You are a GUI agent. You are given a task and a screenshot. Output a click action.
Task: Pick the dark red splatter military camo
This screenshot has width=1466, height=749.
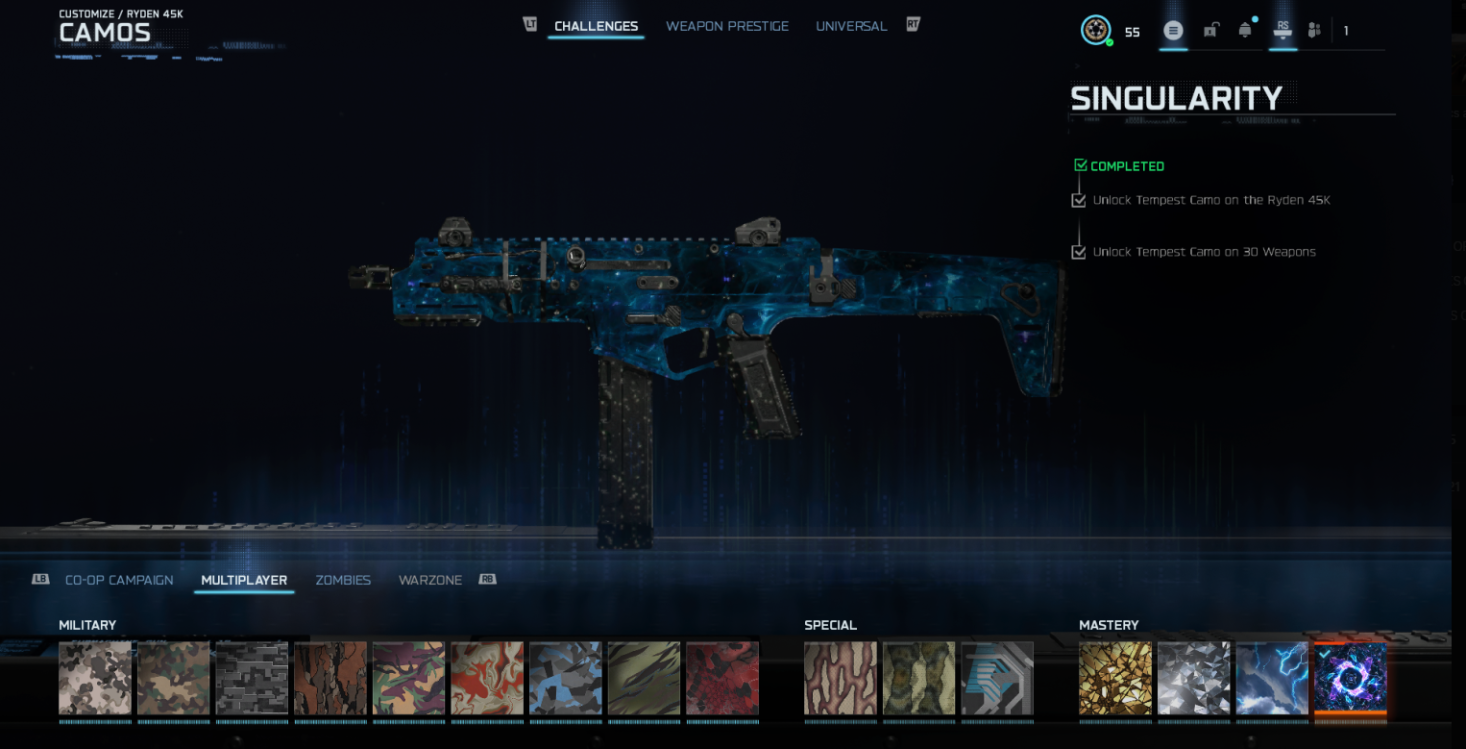click(722, 678)
